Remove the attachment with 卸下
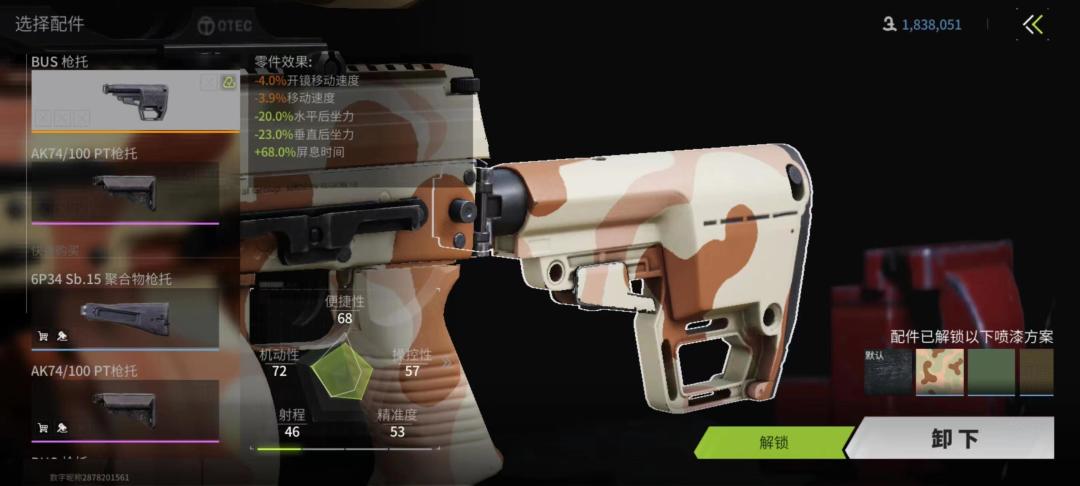The width and height of the screenshot is (1080, 486). click(x=955, y=438)
